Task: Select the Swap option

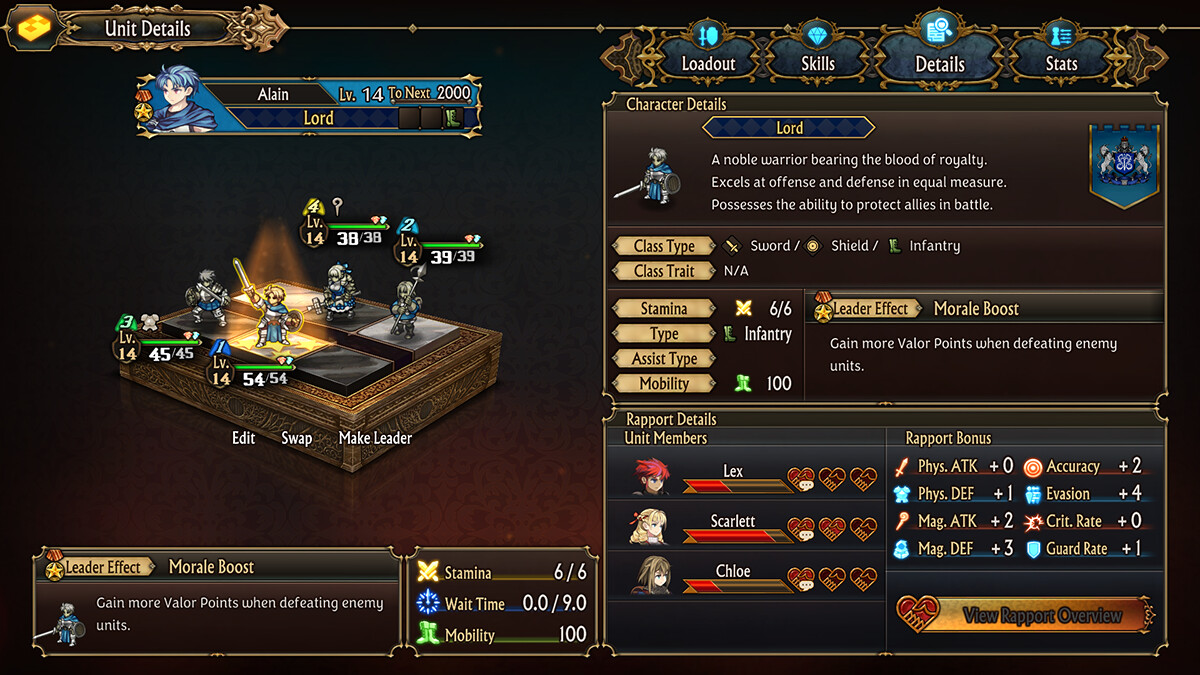Action: (296, 438)
